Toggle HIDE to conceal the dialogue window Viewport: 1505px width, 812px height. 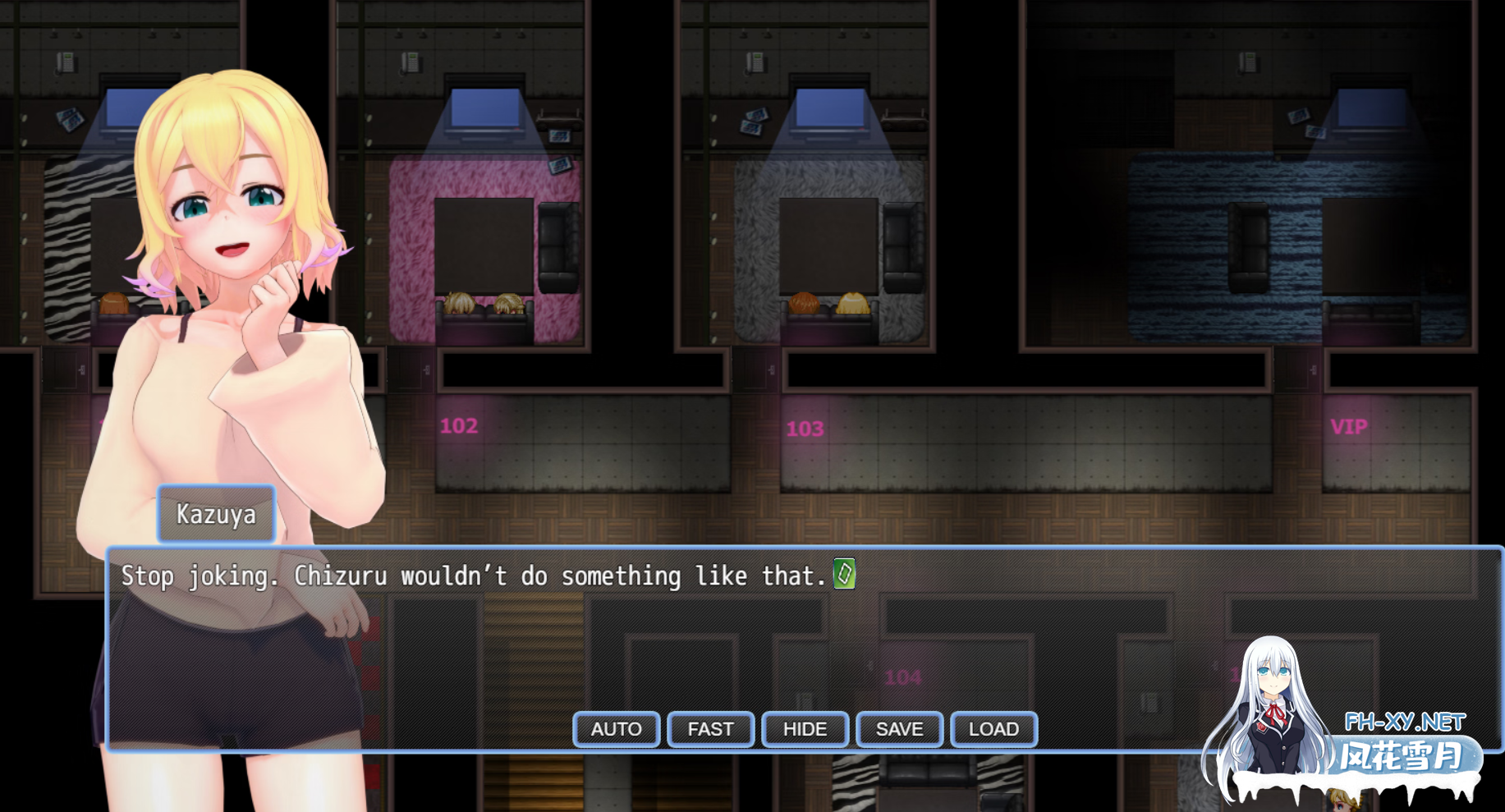tap(805, 729)
